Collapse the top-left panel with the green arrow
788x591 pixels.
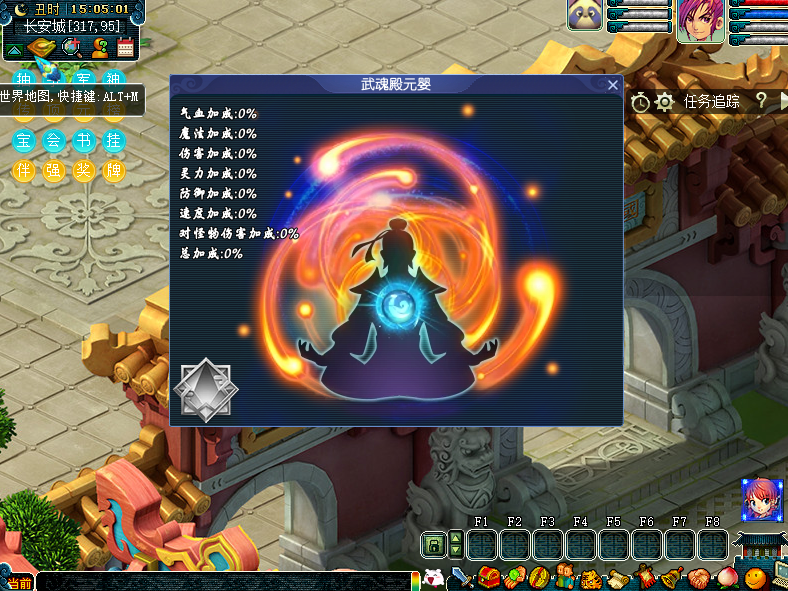15,48
